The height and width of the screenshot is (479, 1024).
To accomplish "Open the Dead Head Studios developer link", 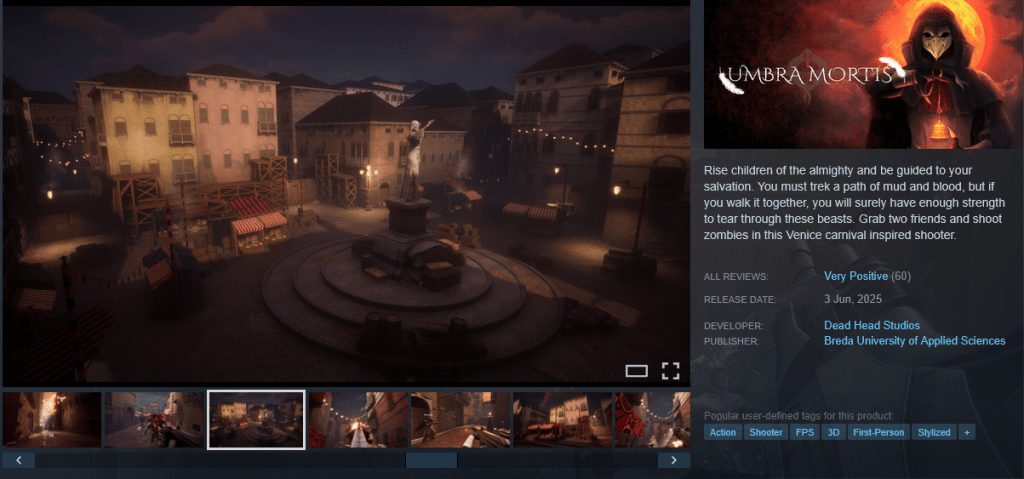I will pyautogui.click(x=871, y=325).
